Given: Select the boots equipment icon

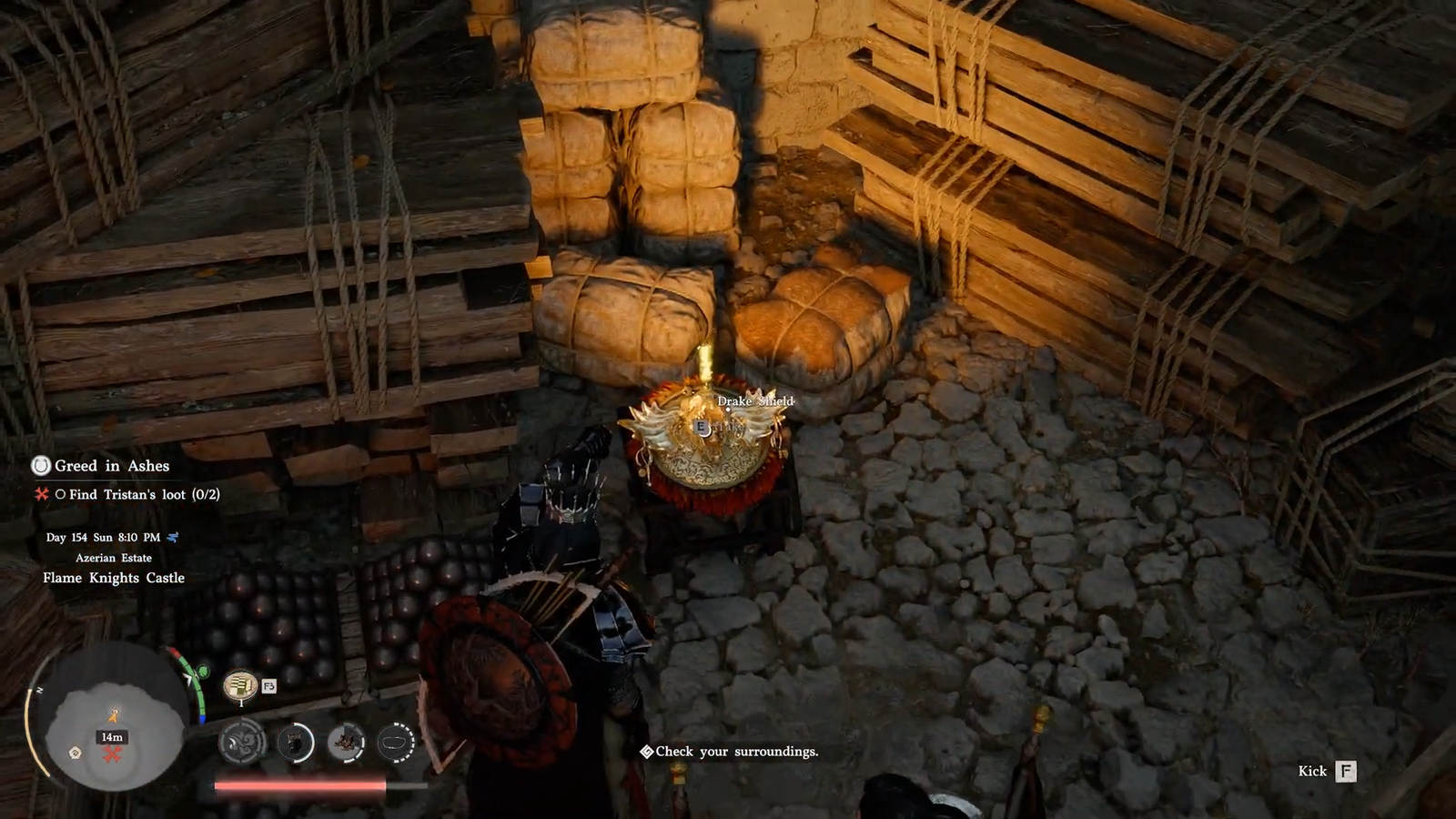Looking at the screenshot, I should tap(346, 743).
